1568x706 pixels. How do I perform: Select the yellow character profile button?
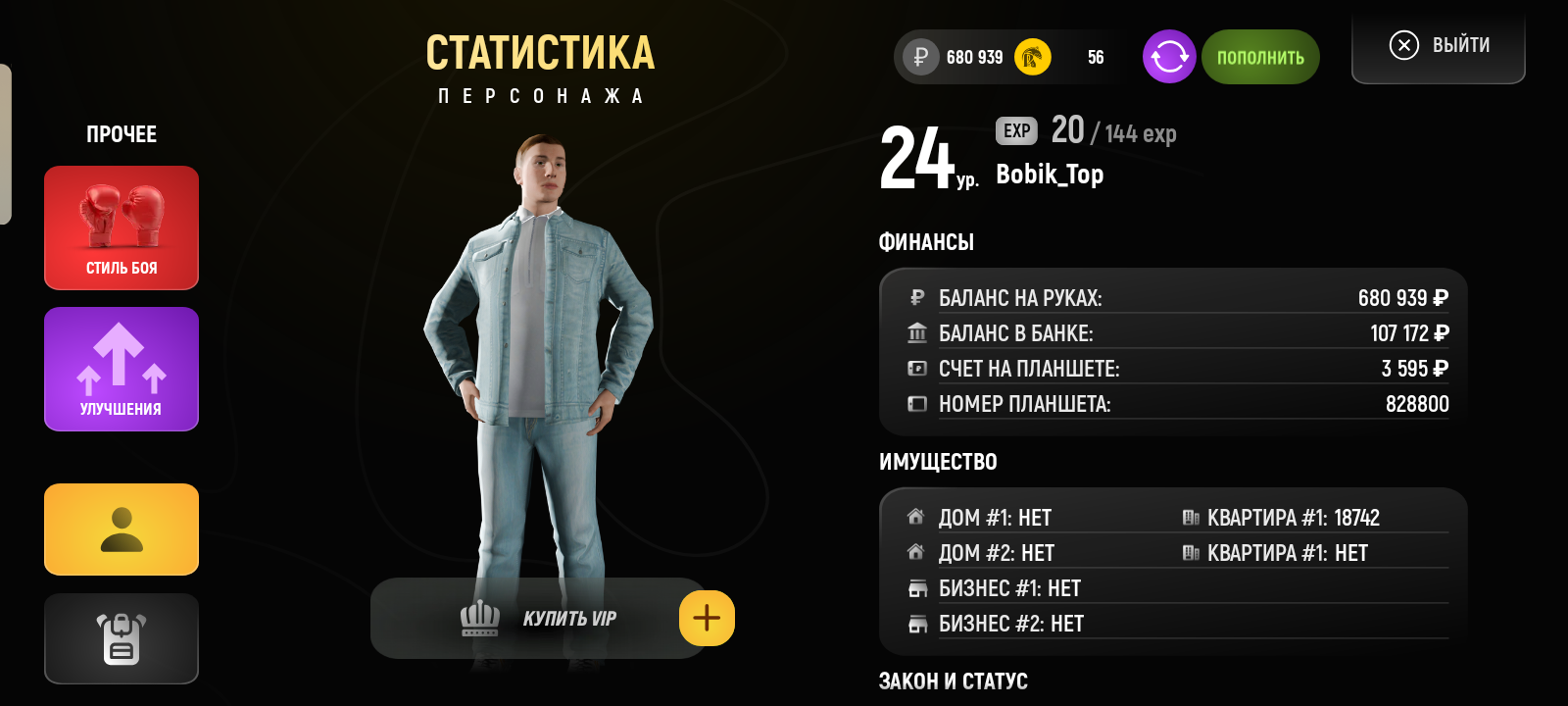tap(122, 529)
